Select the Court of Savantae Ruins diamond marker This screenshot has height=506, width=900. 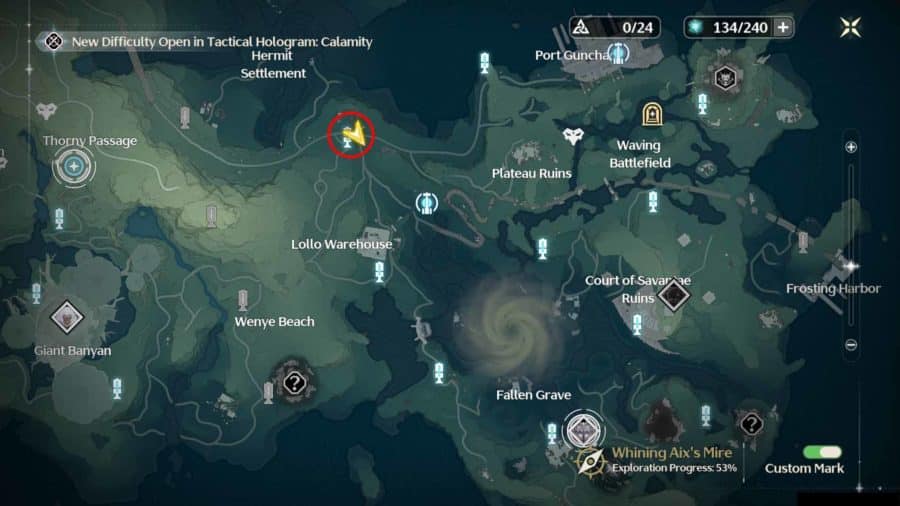[x=673, y=294]
